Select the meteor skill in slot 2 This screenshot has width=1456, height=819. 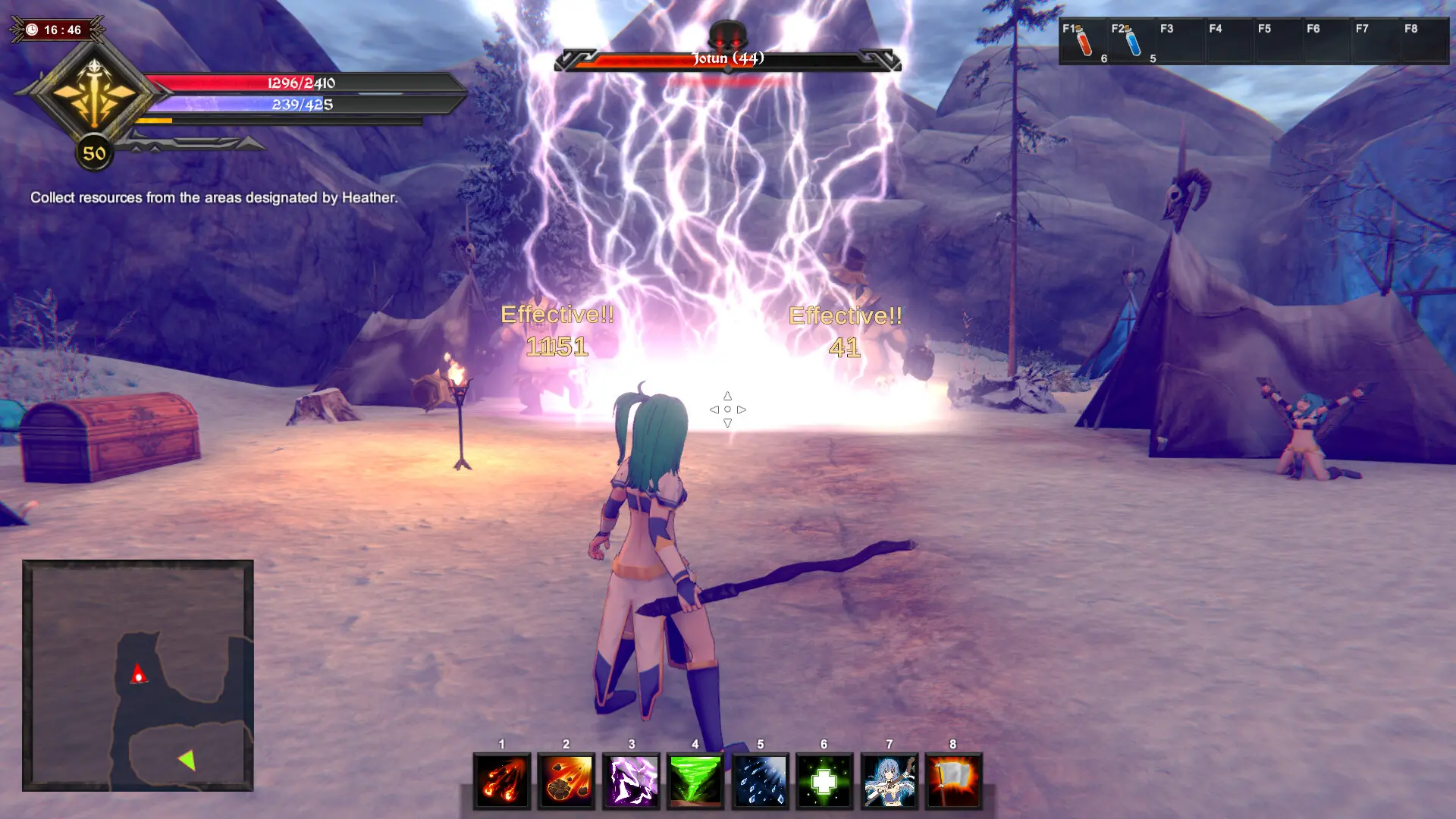tap(566, 781)
